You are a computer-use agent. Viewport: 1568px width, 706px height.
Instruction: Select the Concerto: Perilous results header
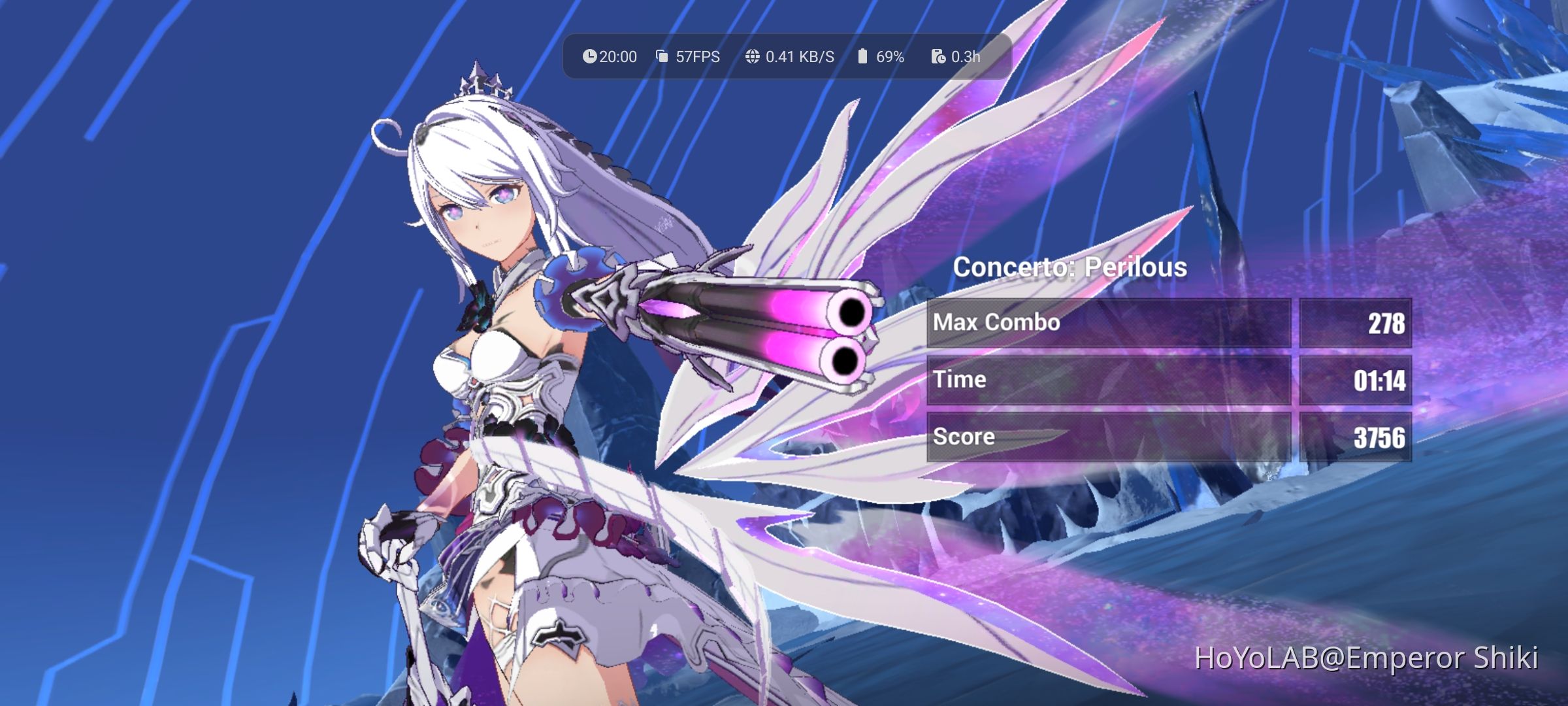coord(1070,267)
